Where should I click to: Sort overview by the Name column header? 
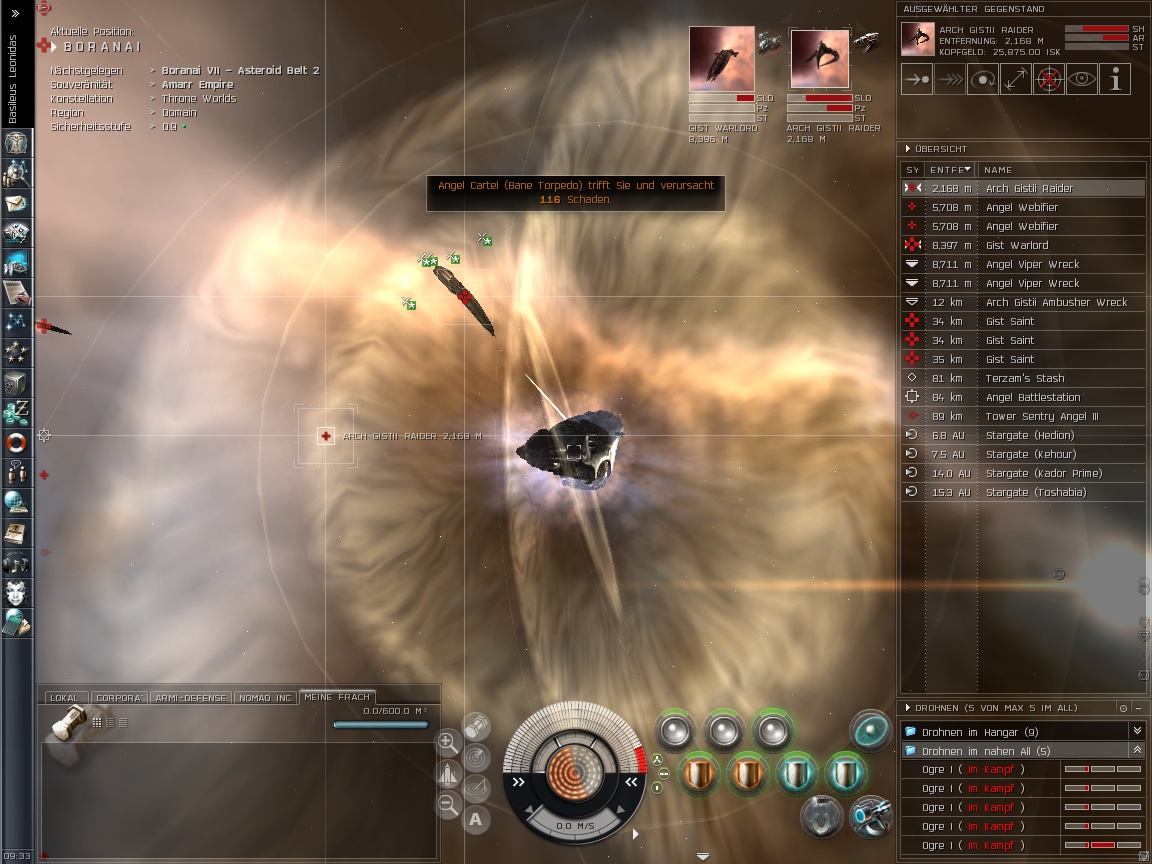[1060, 170]
